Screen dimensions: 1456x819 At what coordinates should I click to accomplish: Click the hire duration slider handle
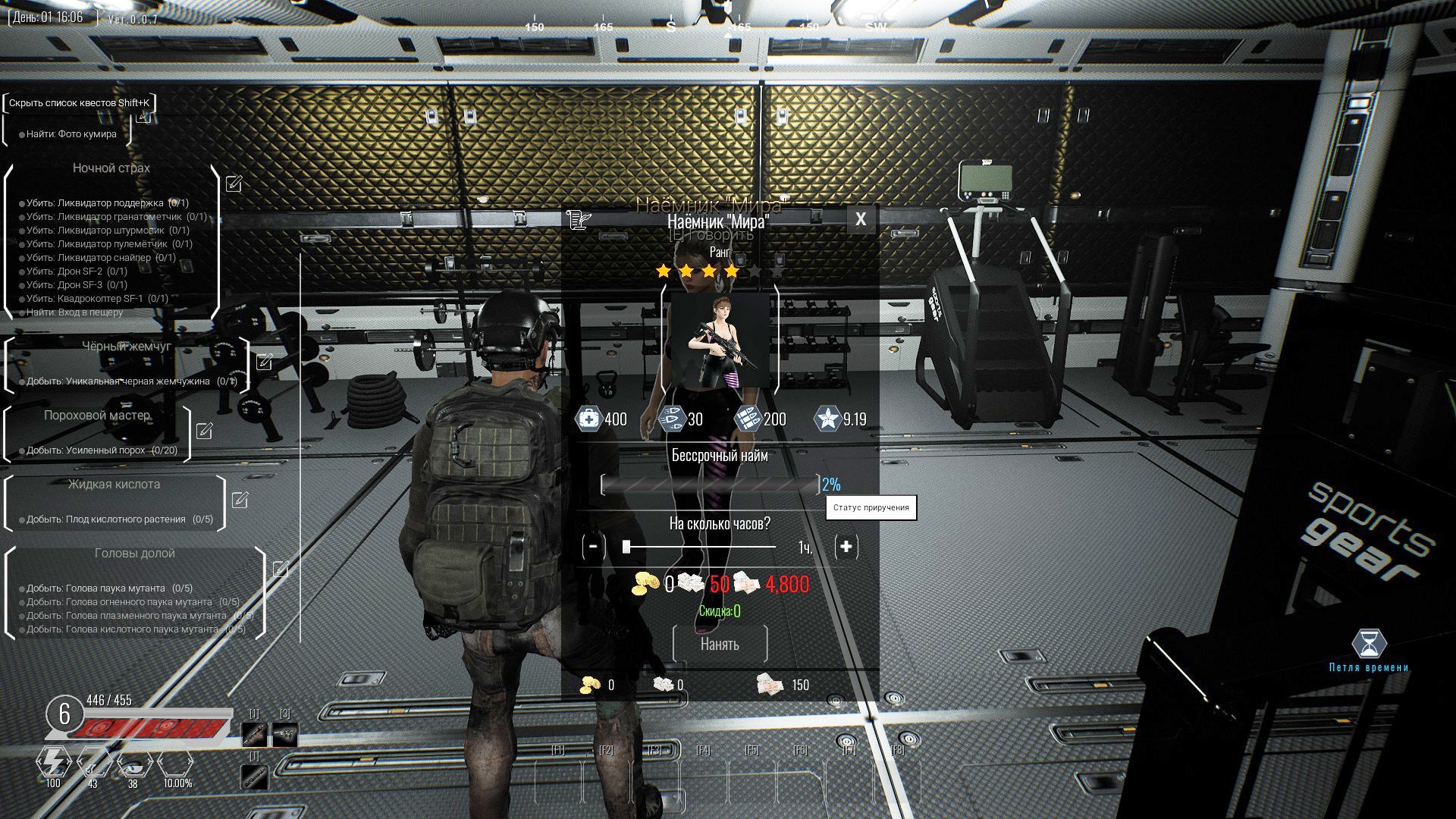(626, 546)
